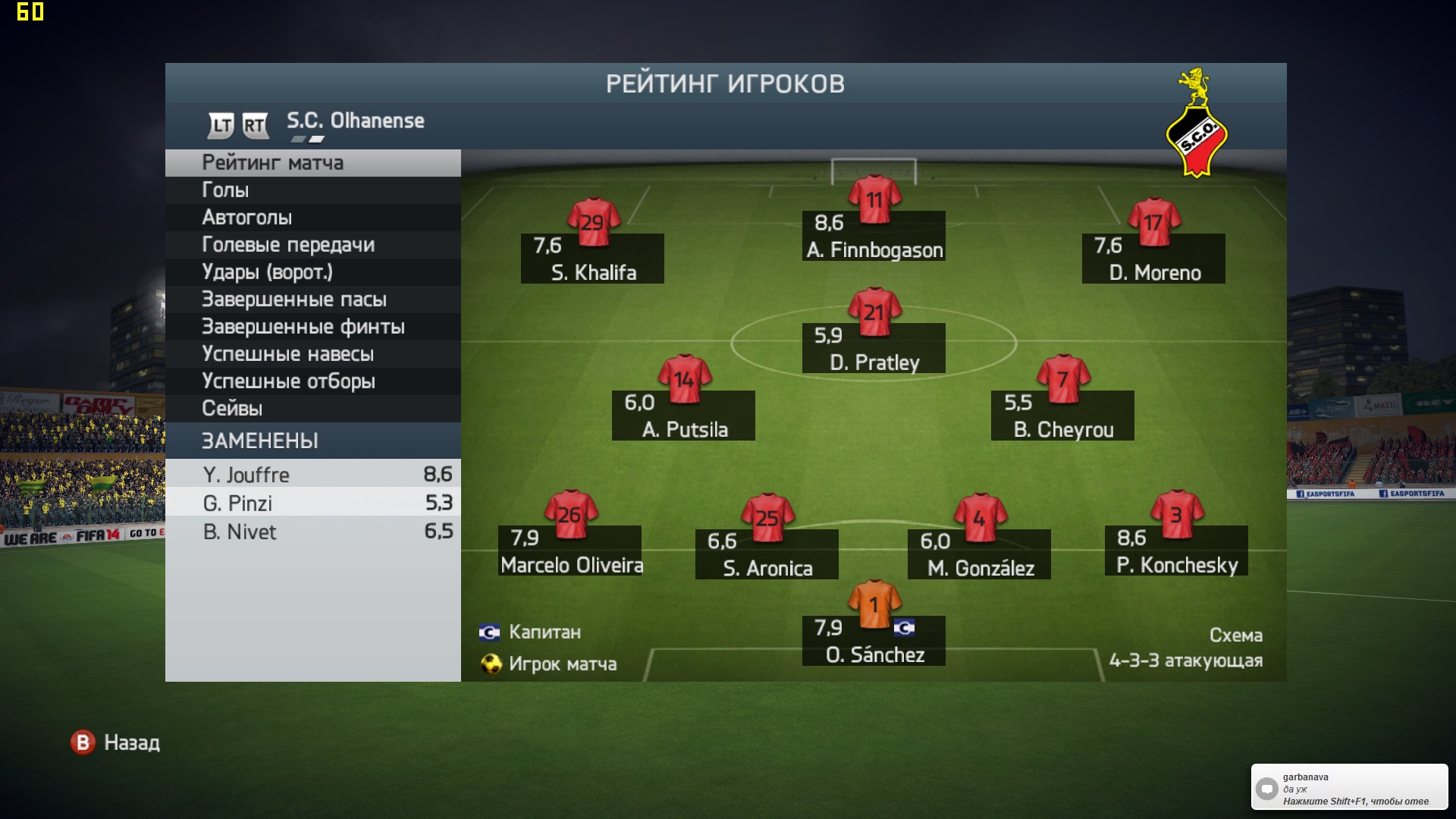The height and width of the screenshot is (819, 1456).
Task: Pick goalkeeper O. Sánchez on the pitch
Action: point(874,641)
